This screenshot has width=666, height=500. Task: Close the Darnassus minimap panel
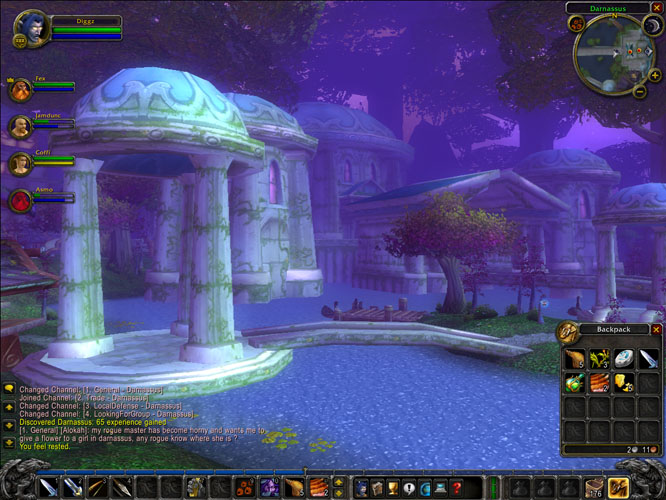click(x=657, y=8)
